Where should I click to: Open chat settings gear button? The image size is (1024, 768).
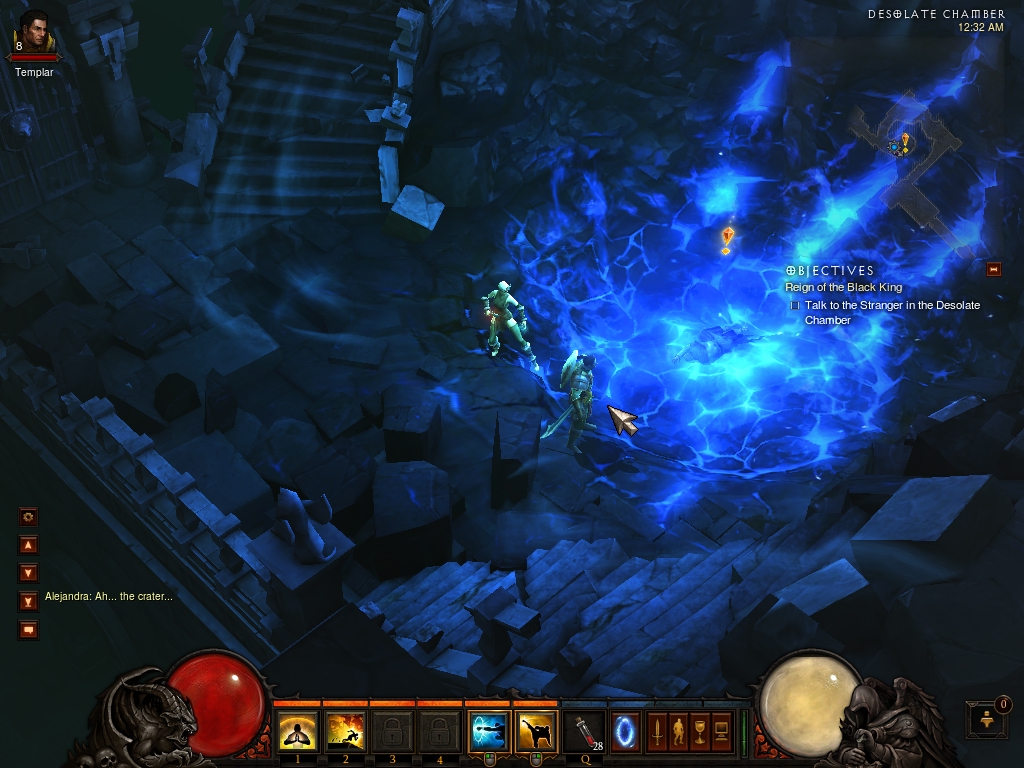point(29,516)
